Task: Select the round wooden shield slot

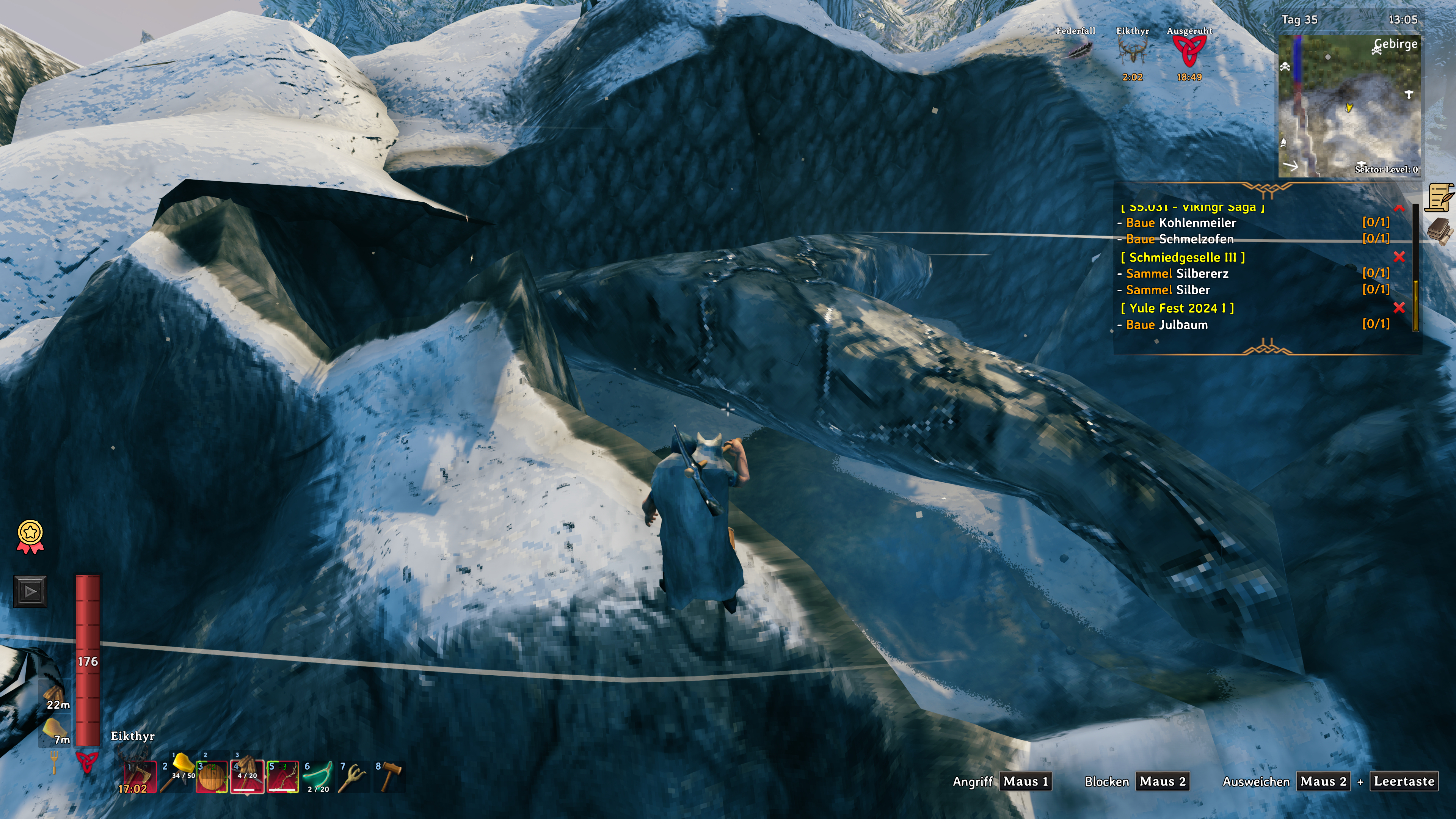Action: (212, 777)
